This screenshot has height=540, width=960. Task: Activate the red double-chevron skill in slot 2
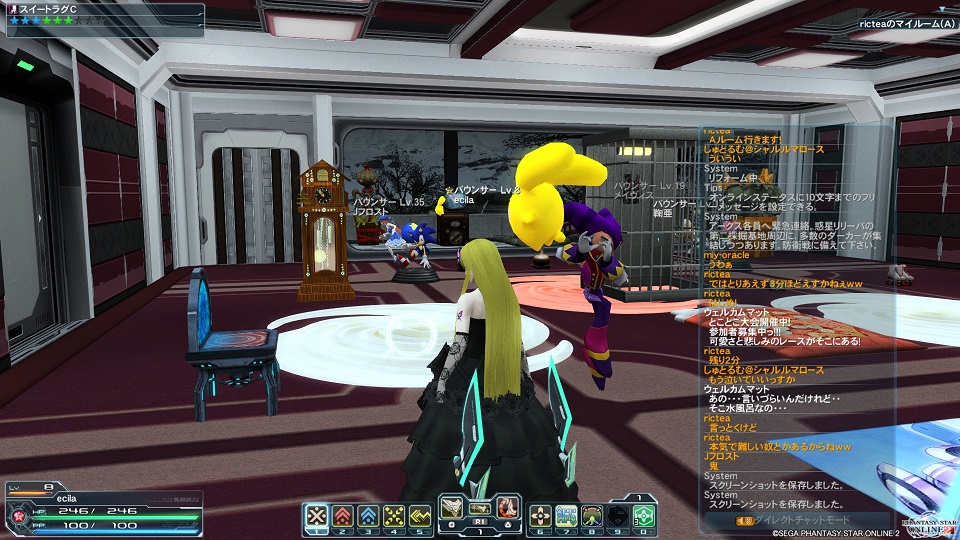[342, 516]
